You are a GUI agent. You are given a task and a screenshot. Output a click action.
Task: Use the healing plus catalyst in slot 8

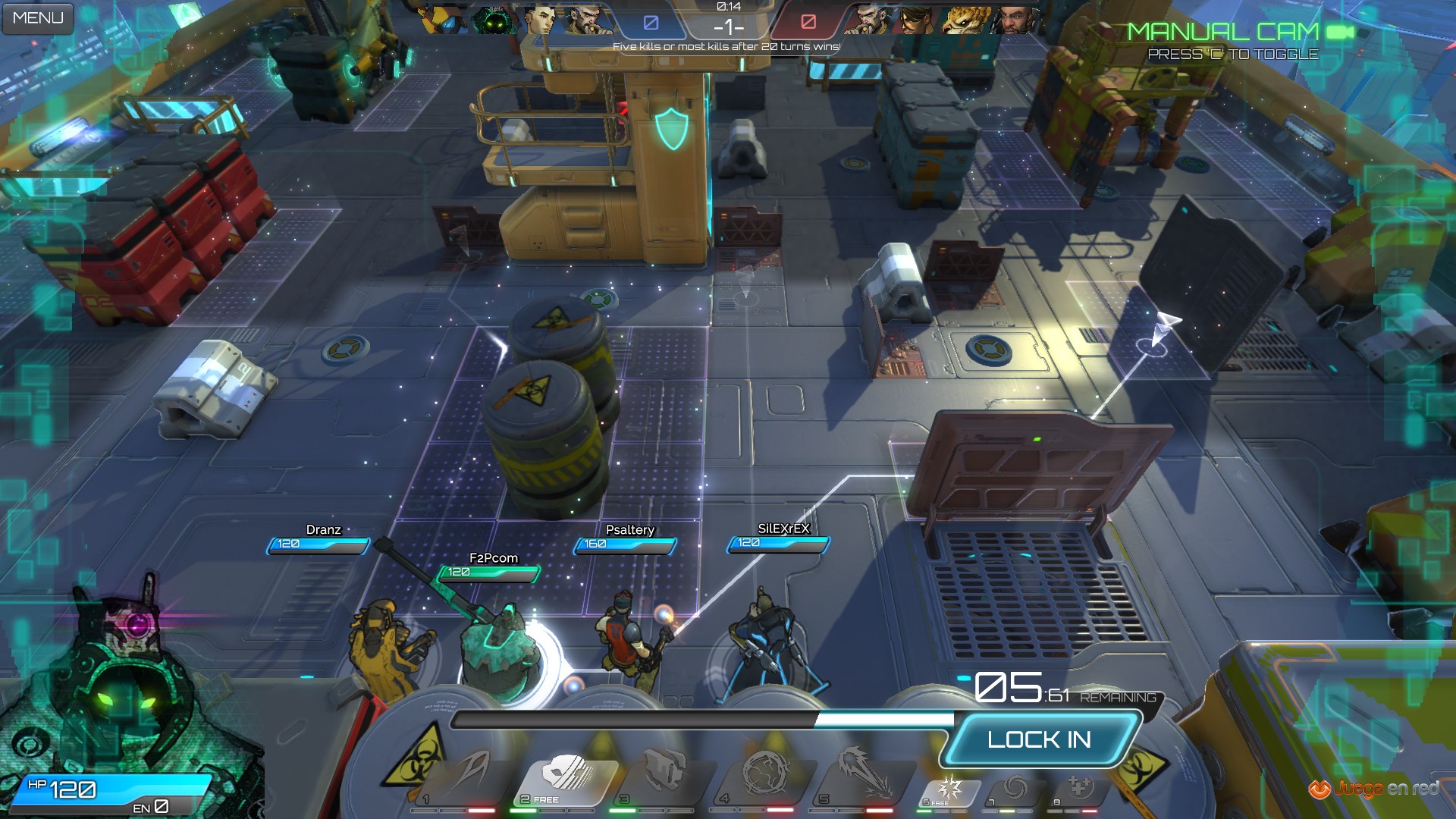1079,789
